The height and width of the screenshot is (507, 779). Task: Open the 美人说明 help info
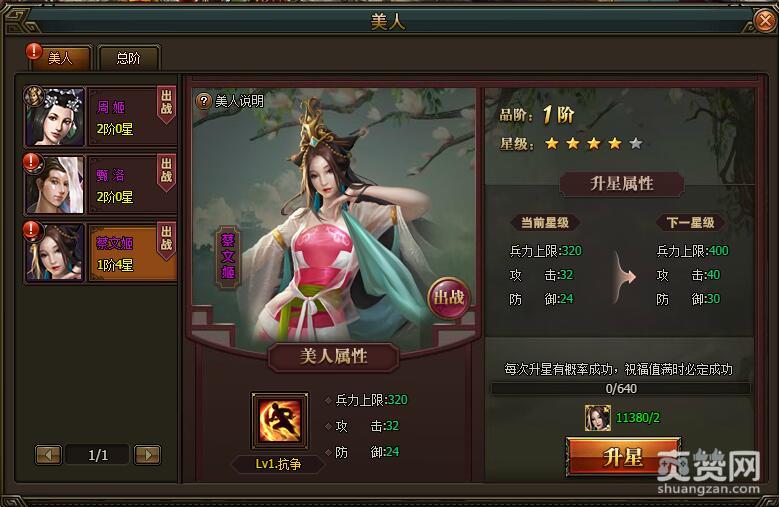(x=231, y=100)
